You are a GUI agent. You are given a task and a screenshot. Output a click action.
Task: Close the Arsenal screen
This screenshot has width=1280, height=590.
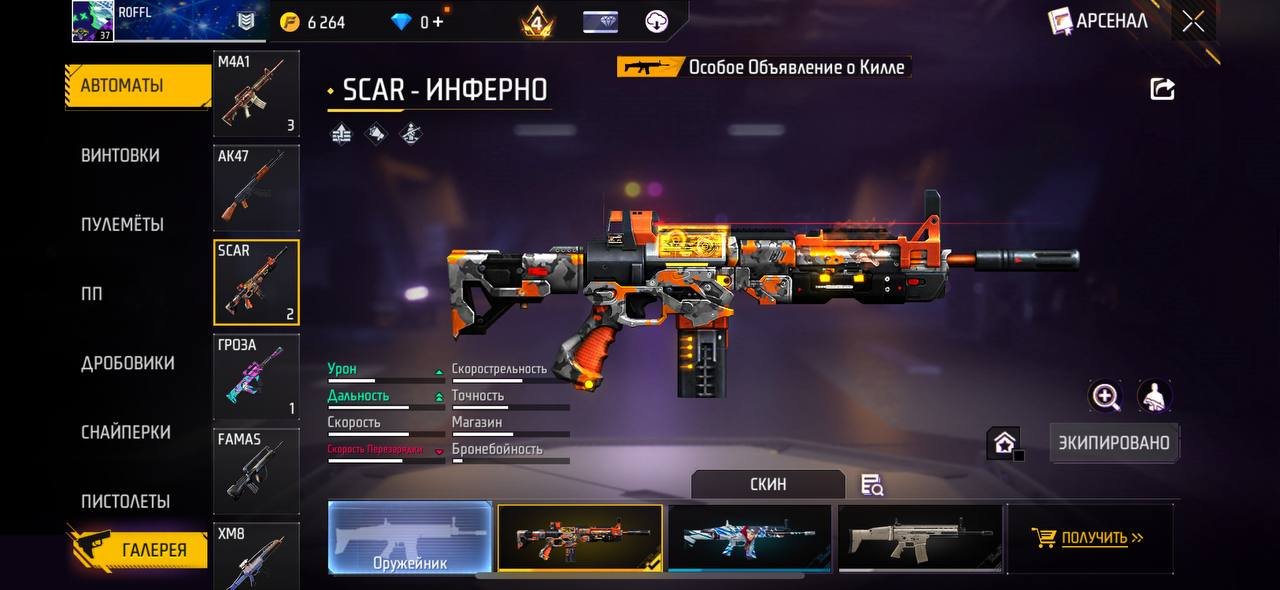coord(1193,22)
